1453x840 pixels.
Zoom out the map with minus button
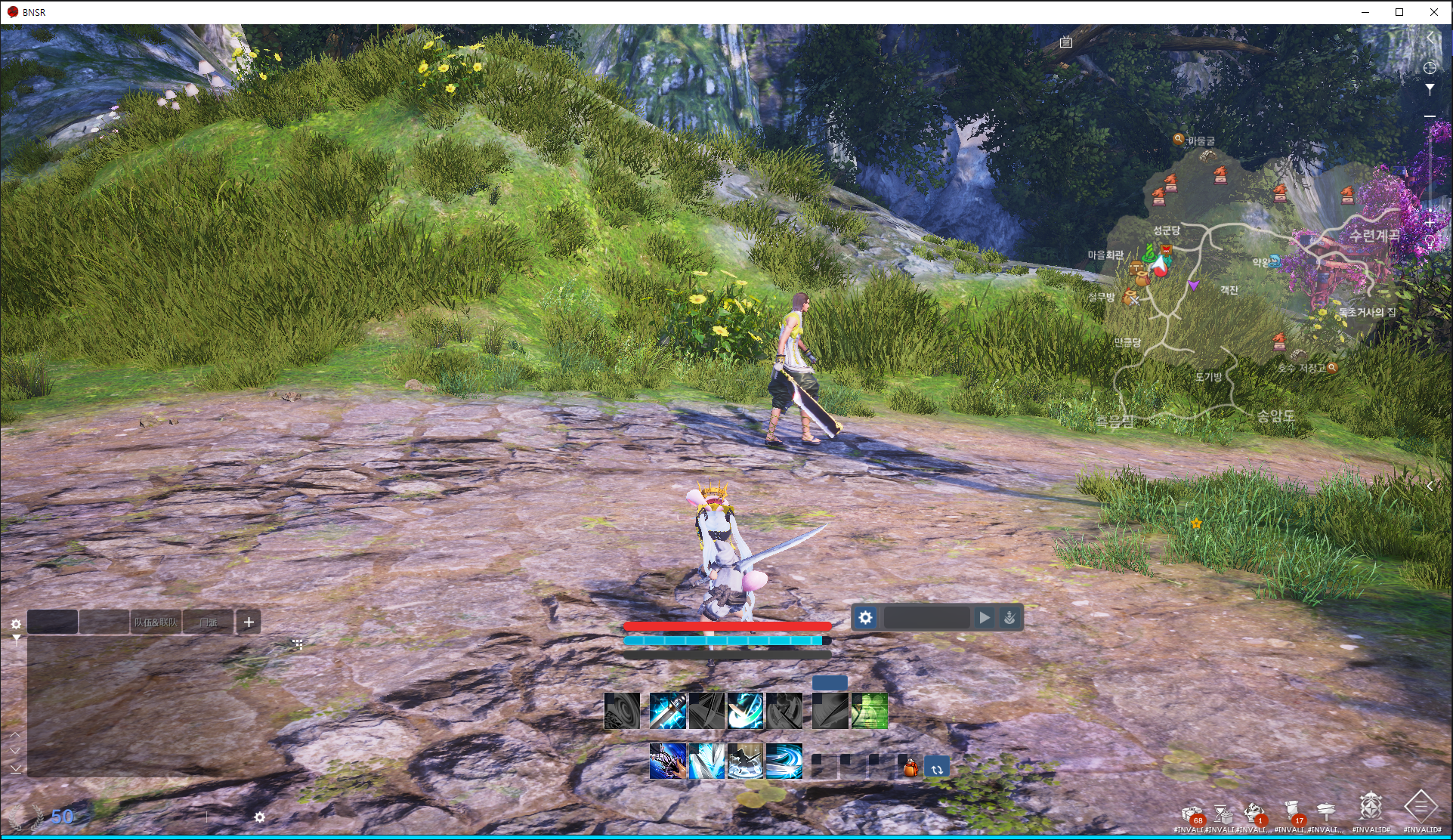(1430, 116)
